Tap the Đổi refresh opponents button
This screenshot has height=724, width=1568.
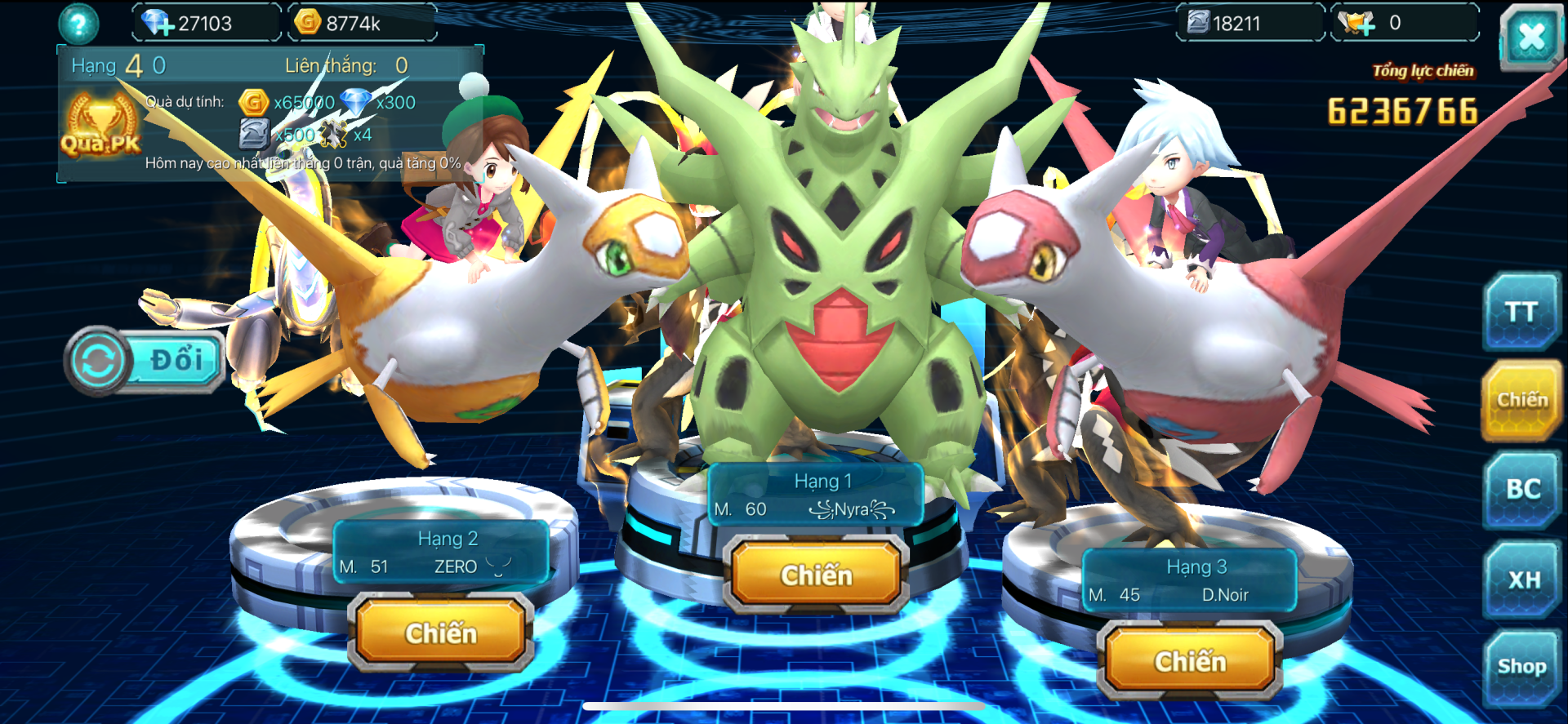coord(147,360)
